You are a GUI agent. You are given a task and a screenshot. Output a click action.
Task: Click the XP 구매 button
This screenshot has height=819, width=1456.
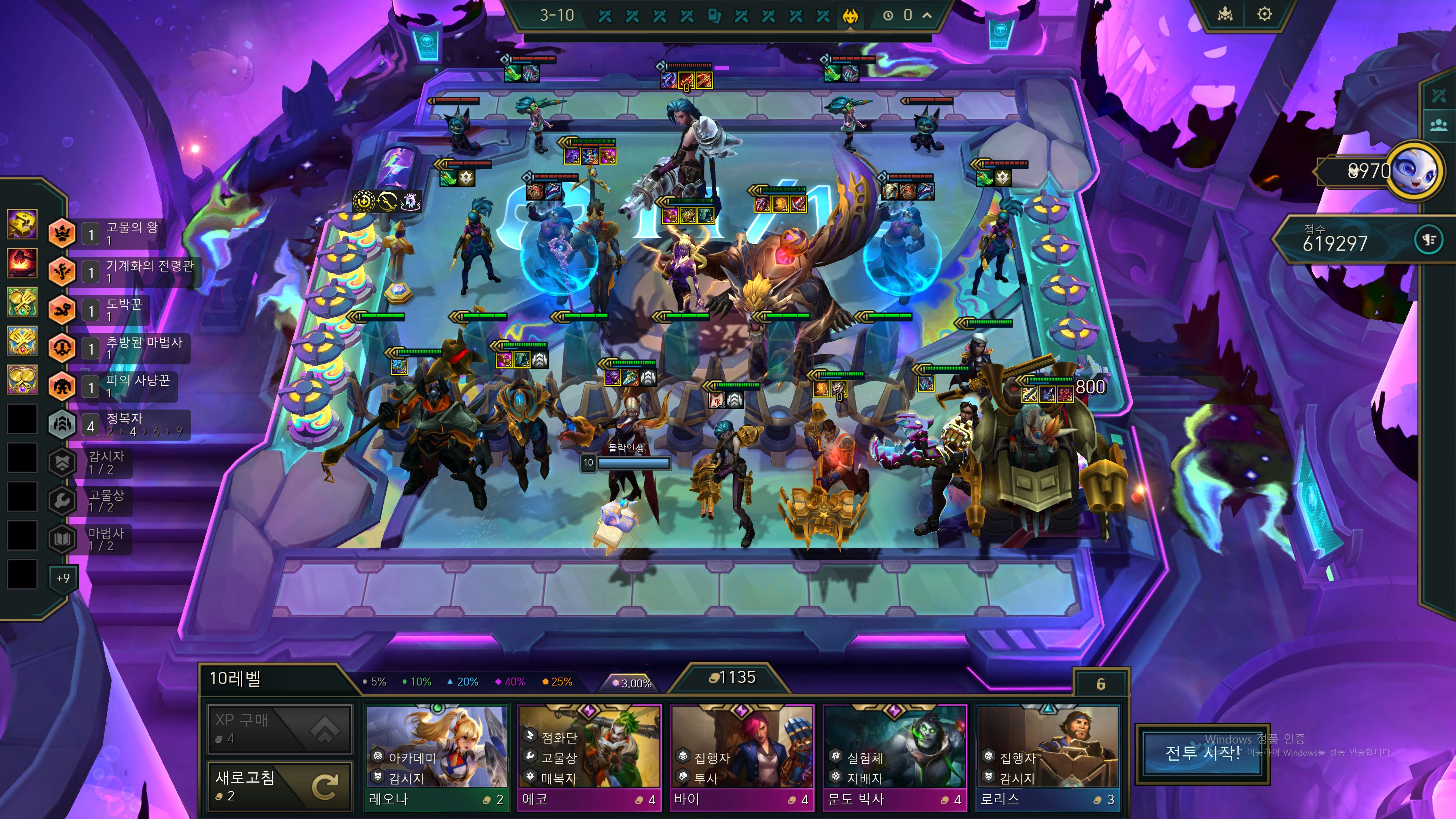(280, 728)
